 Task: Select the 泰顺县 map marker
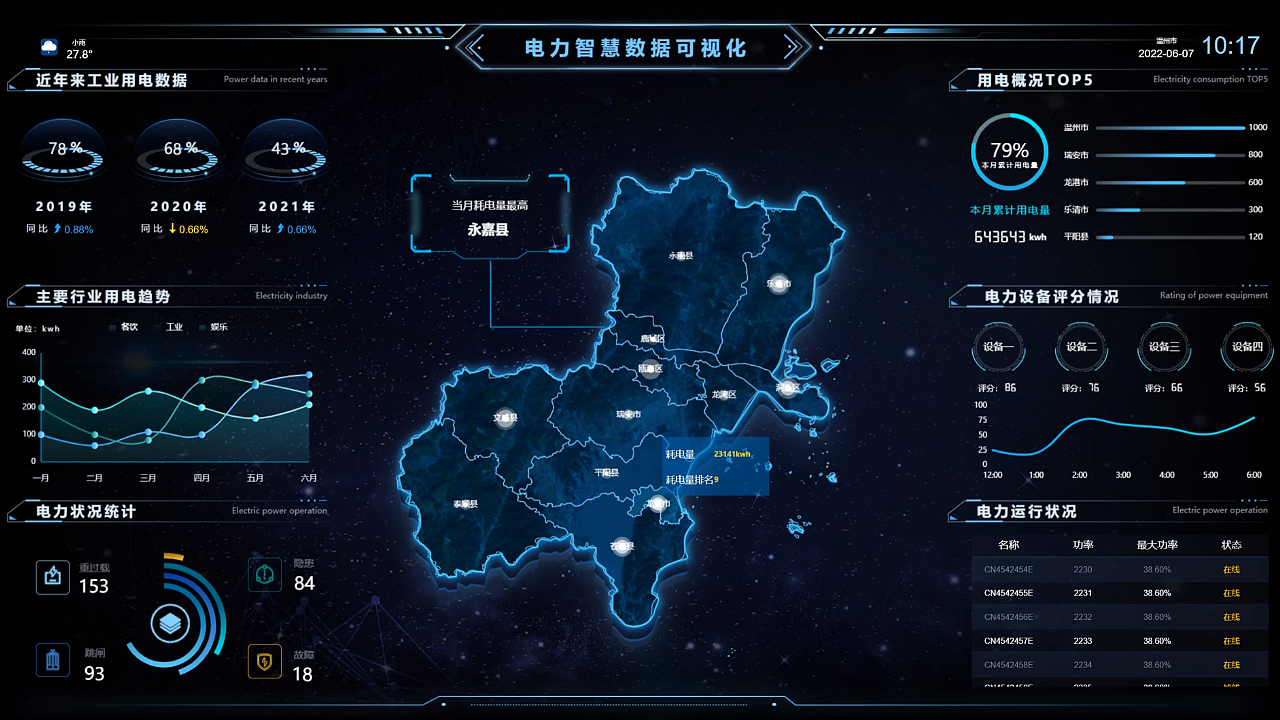(x=466, y=502)
